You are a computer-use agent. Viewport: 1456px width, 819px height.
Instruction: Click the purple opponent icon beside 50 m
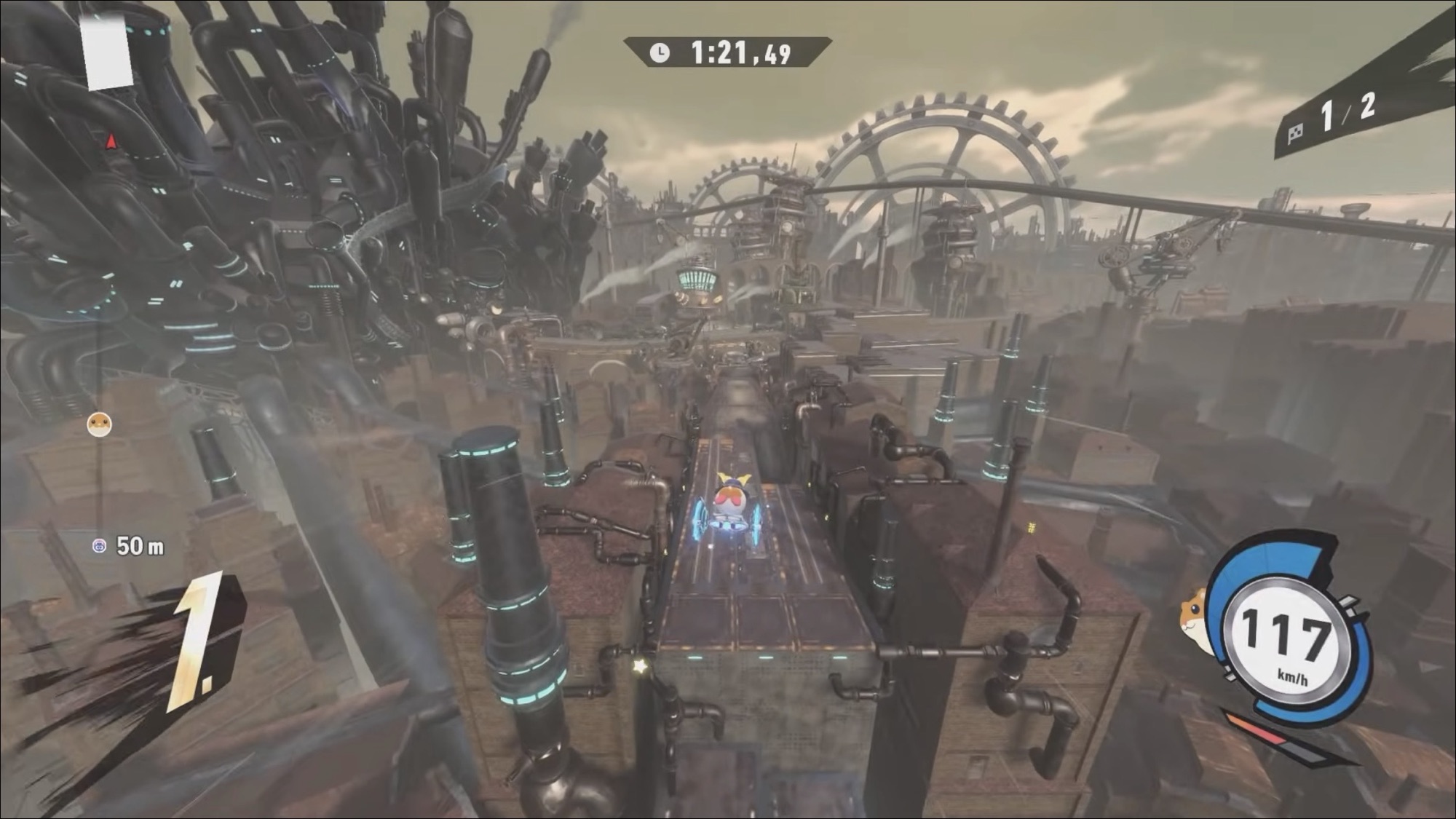(100, 545)
